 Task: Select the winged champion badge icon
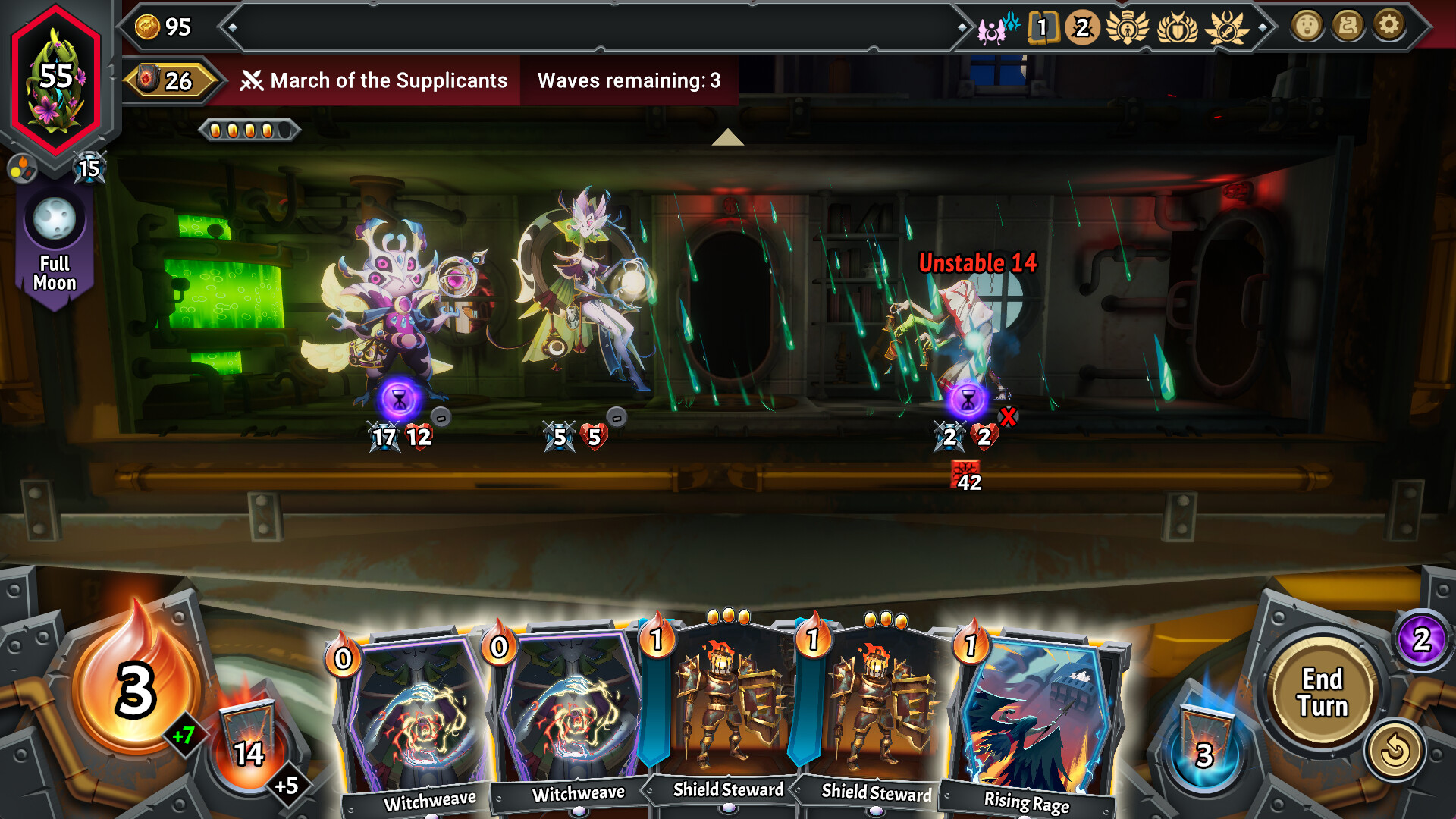(x=1128, y=26)
